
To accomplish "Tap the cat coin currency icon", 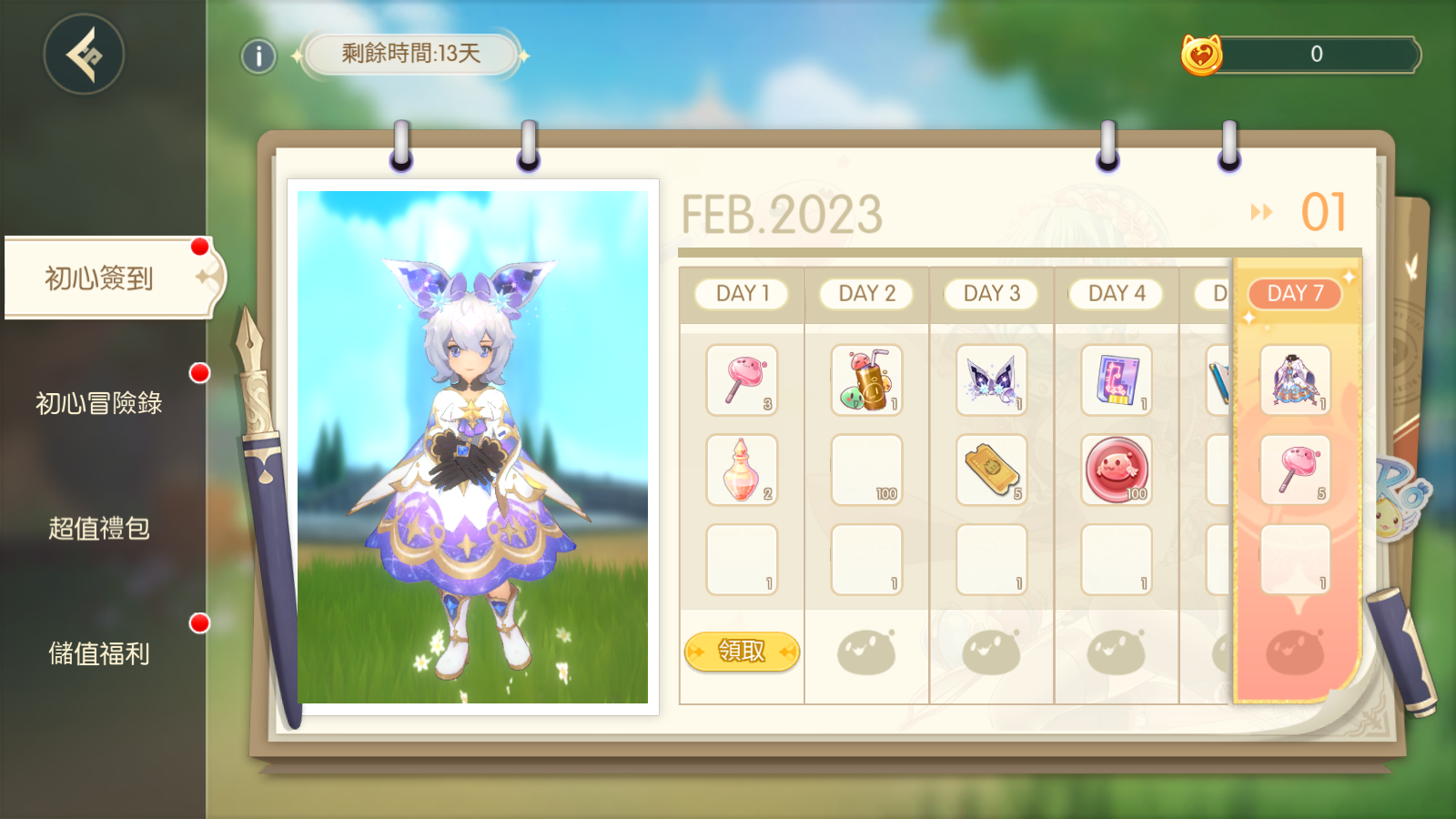I will pyautogui.click(x=1201, y=56).
